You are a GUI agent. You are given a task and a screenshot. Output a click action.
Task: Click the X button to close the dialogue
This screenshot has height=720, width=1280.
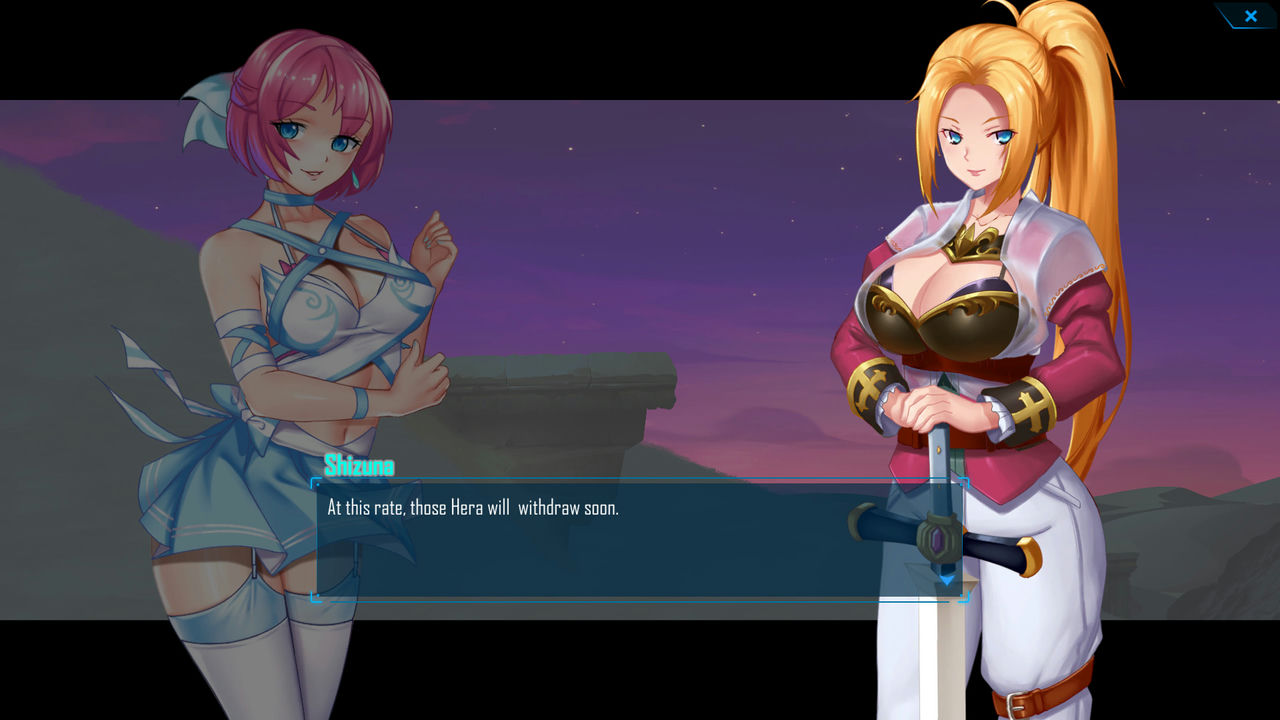click(x=1250, y=16)
